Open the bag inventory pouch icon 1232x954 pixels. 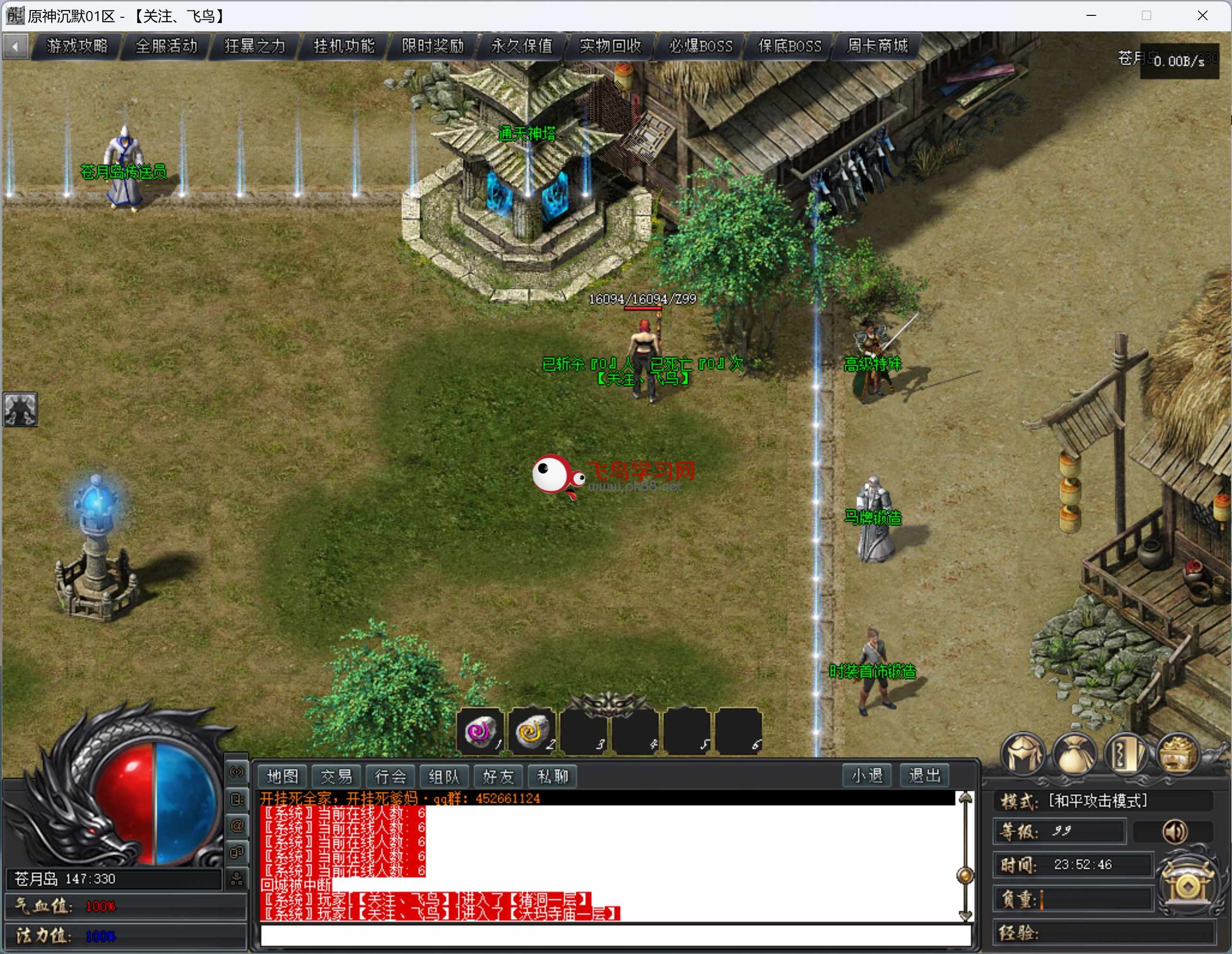point(1074,755)
